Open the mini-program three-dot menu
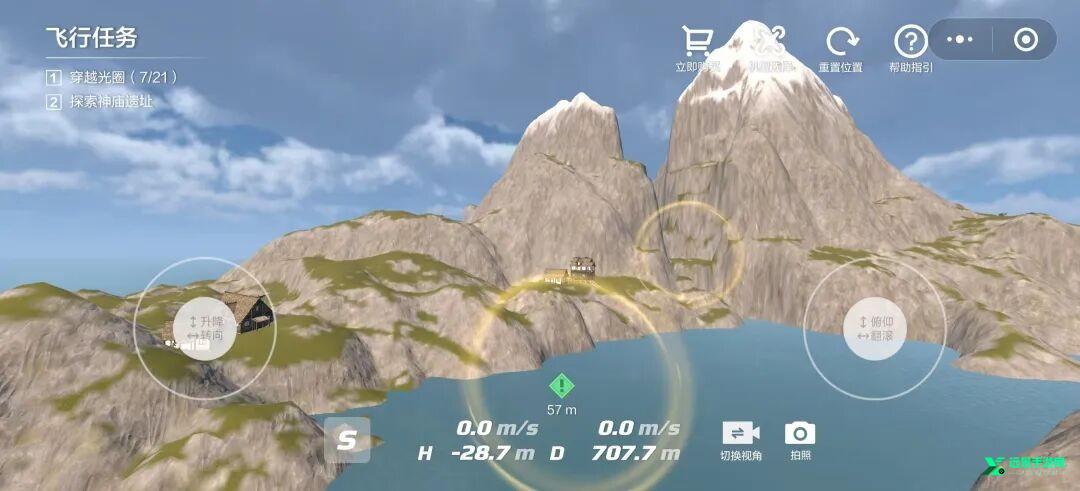The height and width of the screenshot is (491, 1080). pyautogui.click(x=960, y=39)
